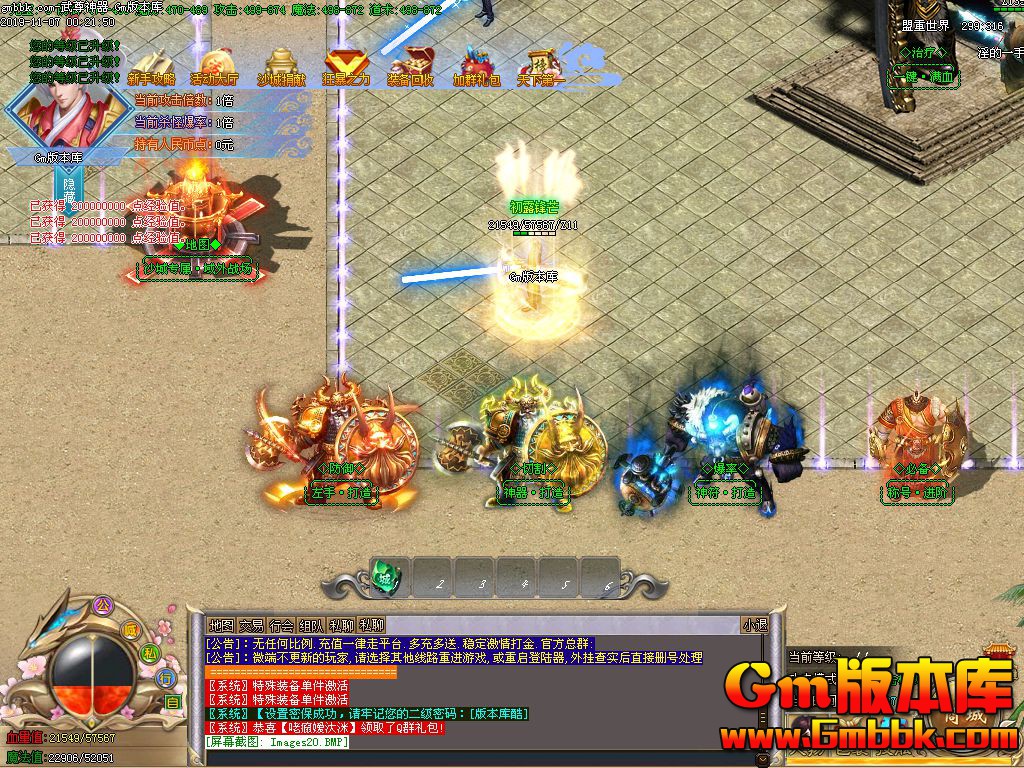Switch to the 行会 guild chat tab
Viewport: 1024px width, 768px height.
pyautogui.click(x=281, y=625)
